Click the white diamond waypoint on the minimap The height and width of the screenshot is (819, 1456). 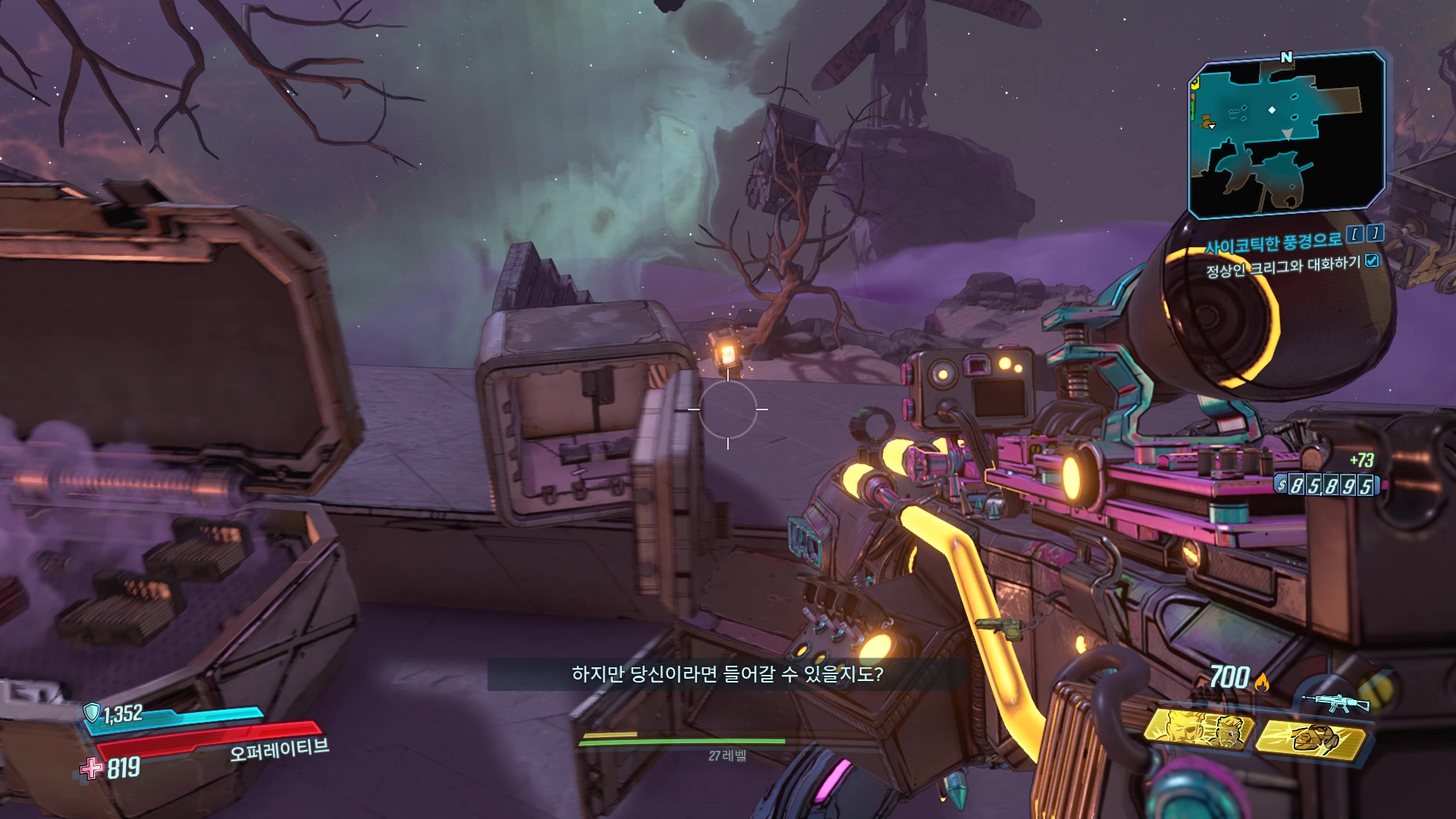1272,110
